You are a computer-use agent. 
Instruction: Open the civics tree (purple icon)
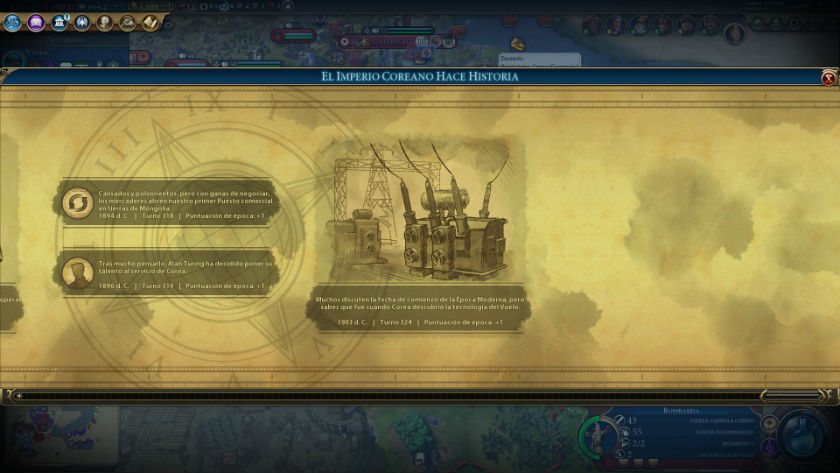pos(35,22)
